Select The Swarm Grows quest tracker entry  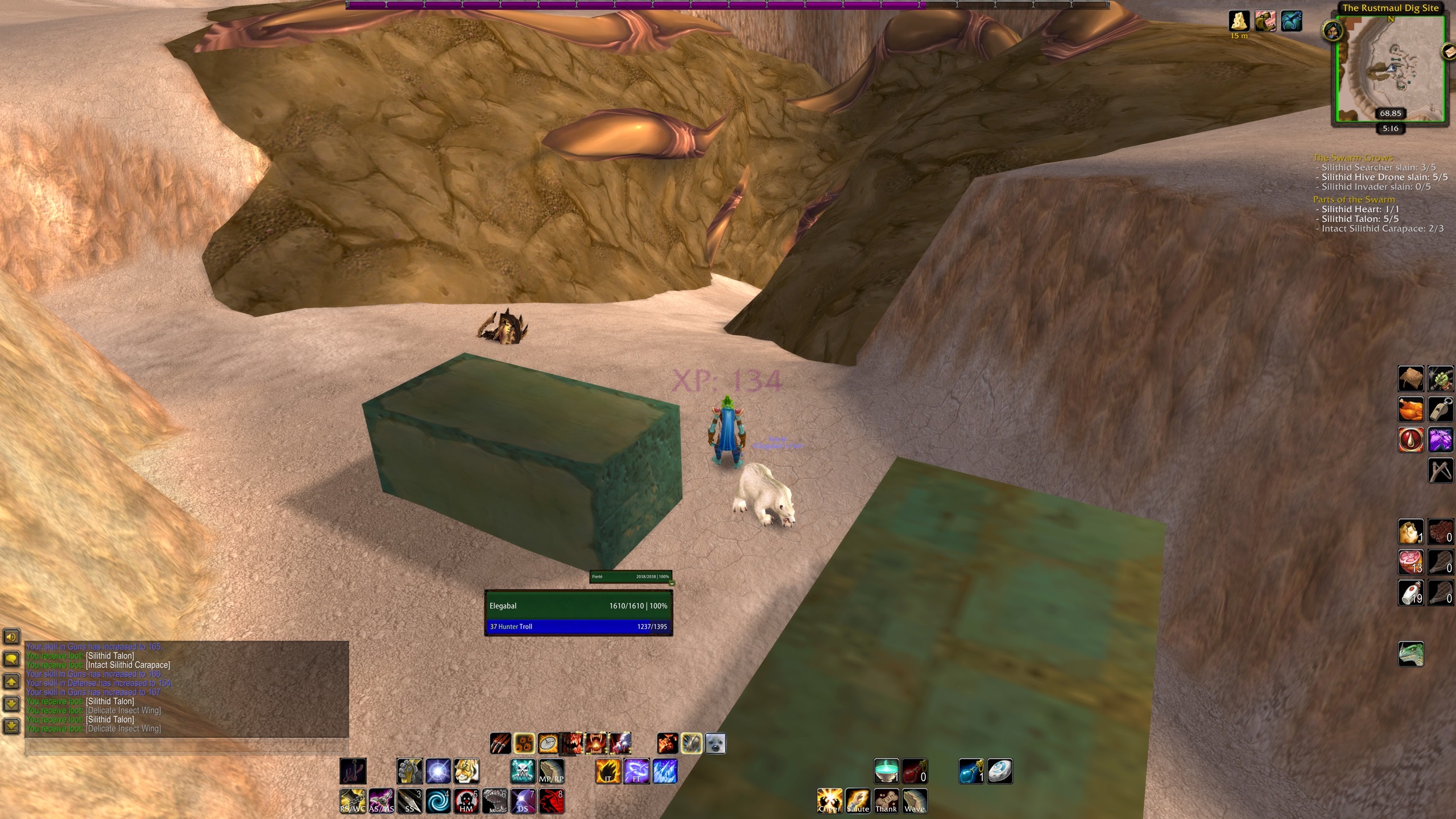pos(1352,158)
